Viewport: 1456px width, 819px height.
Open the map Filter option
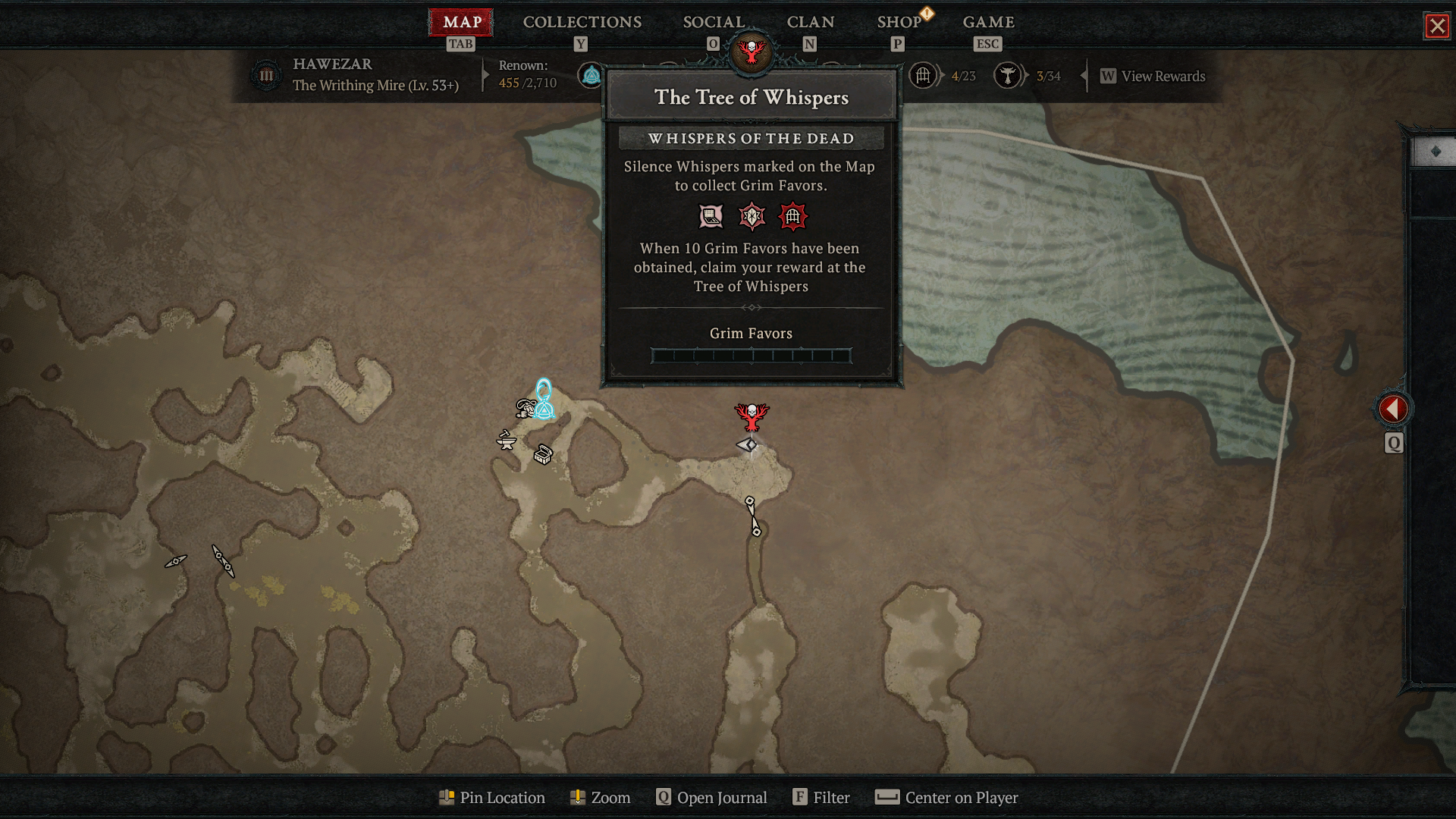click(x=821, y=797)
